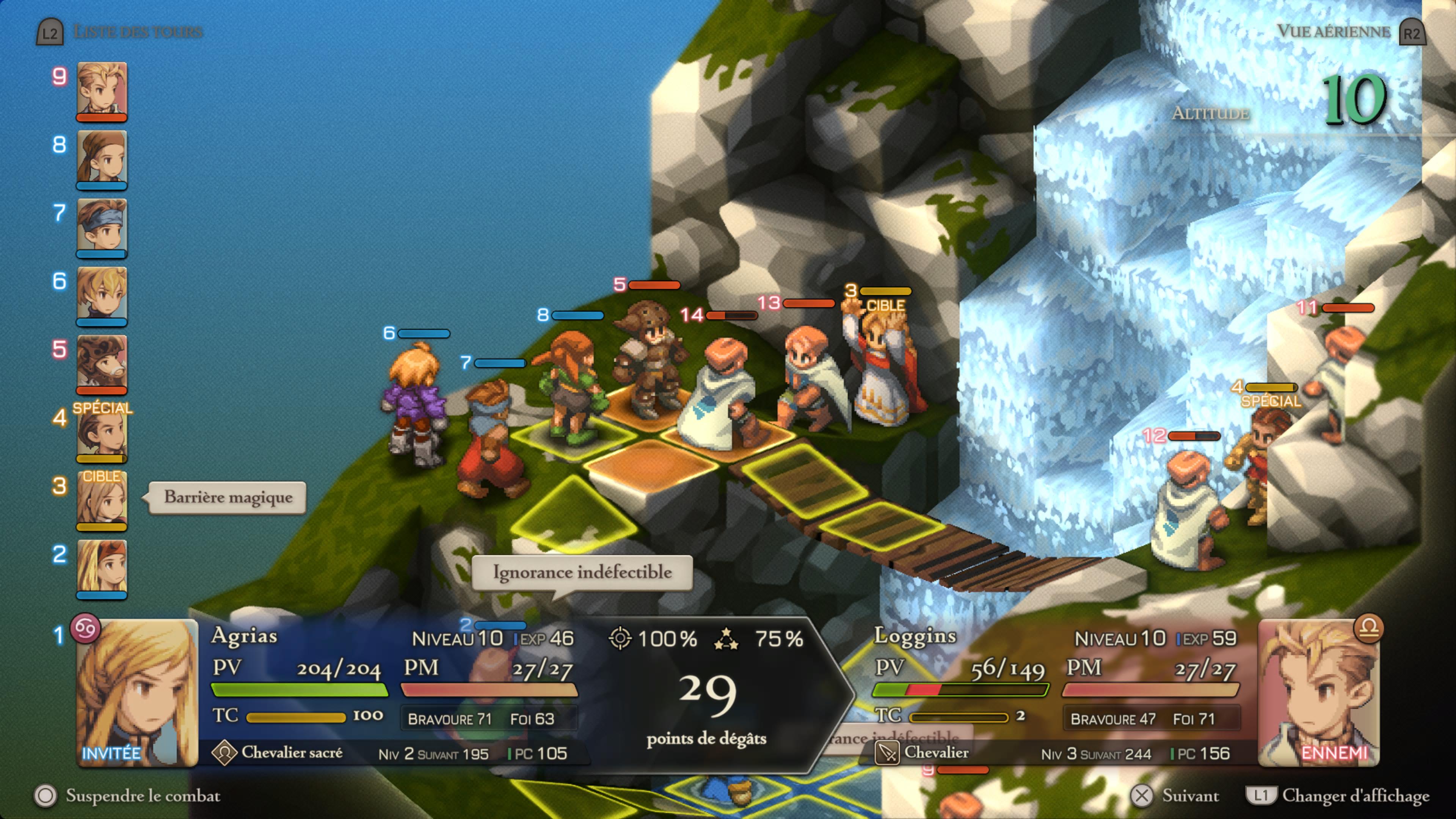
Task: Click the Barrière magique ability label
Action: tap(228, 498)
